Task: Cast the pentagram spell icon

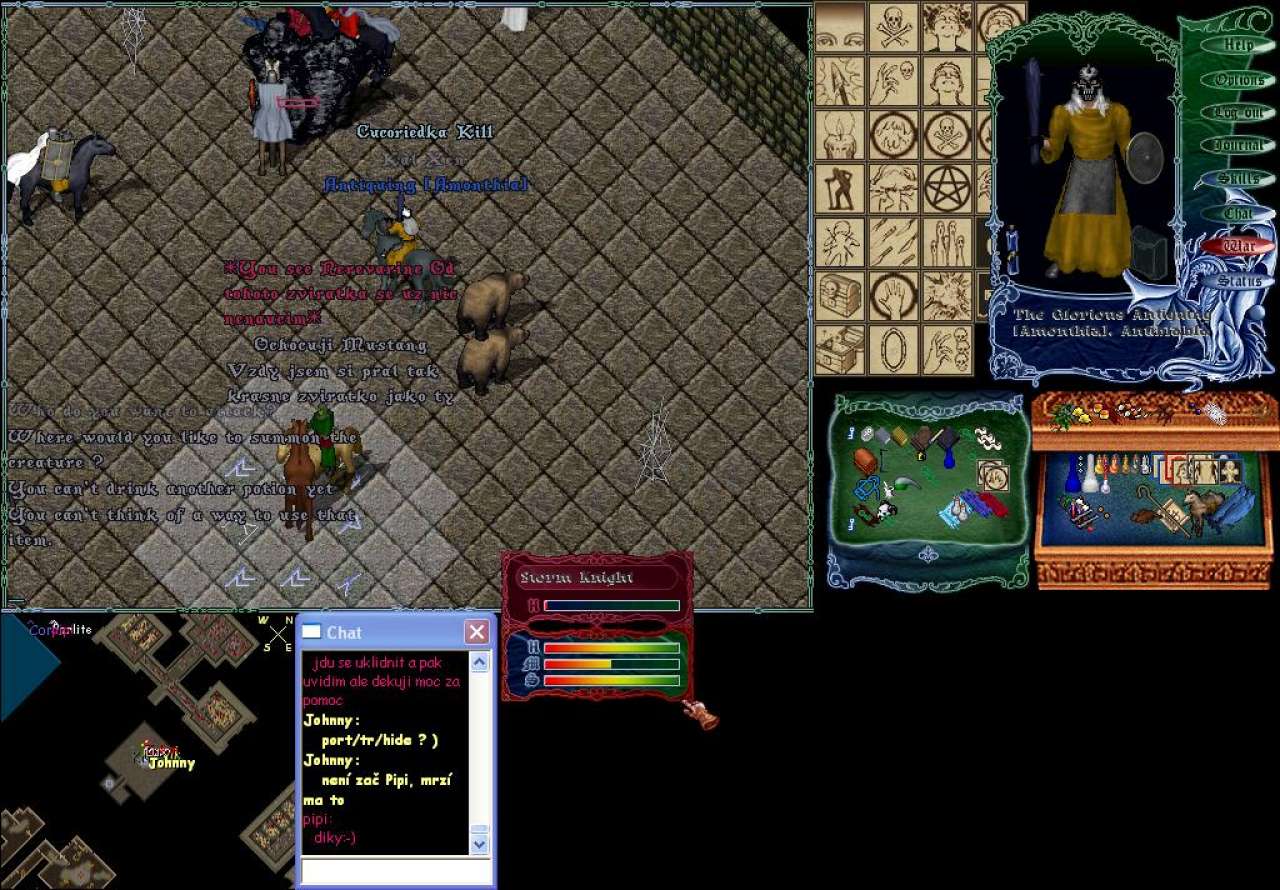Action: [x=947, y=189]
